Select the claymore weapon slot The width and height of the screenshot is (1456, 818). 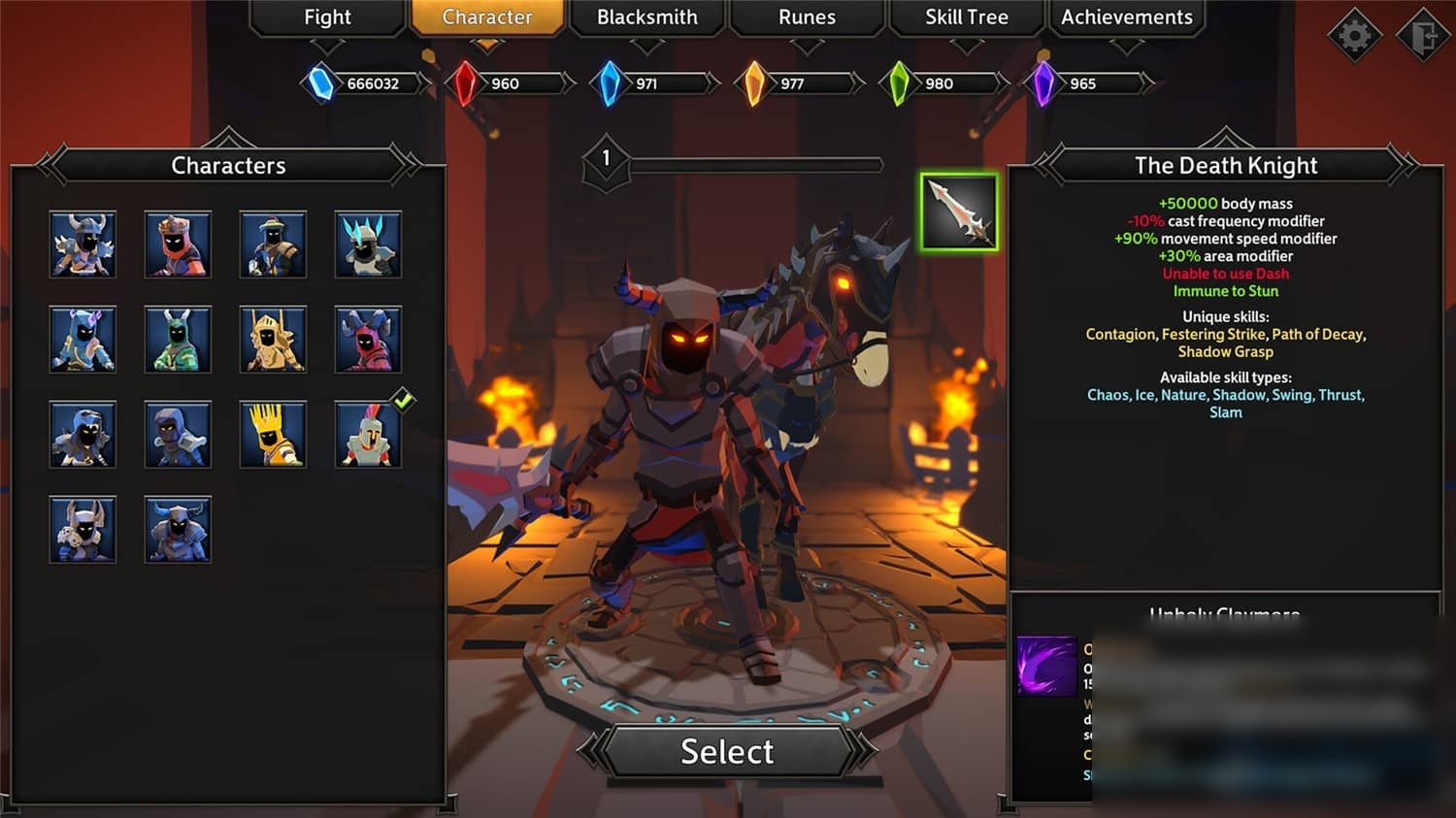[x=959, y=213]
